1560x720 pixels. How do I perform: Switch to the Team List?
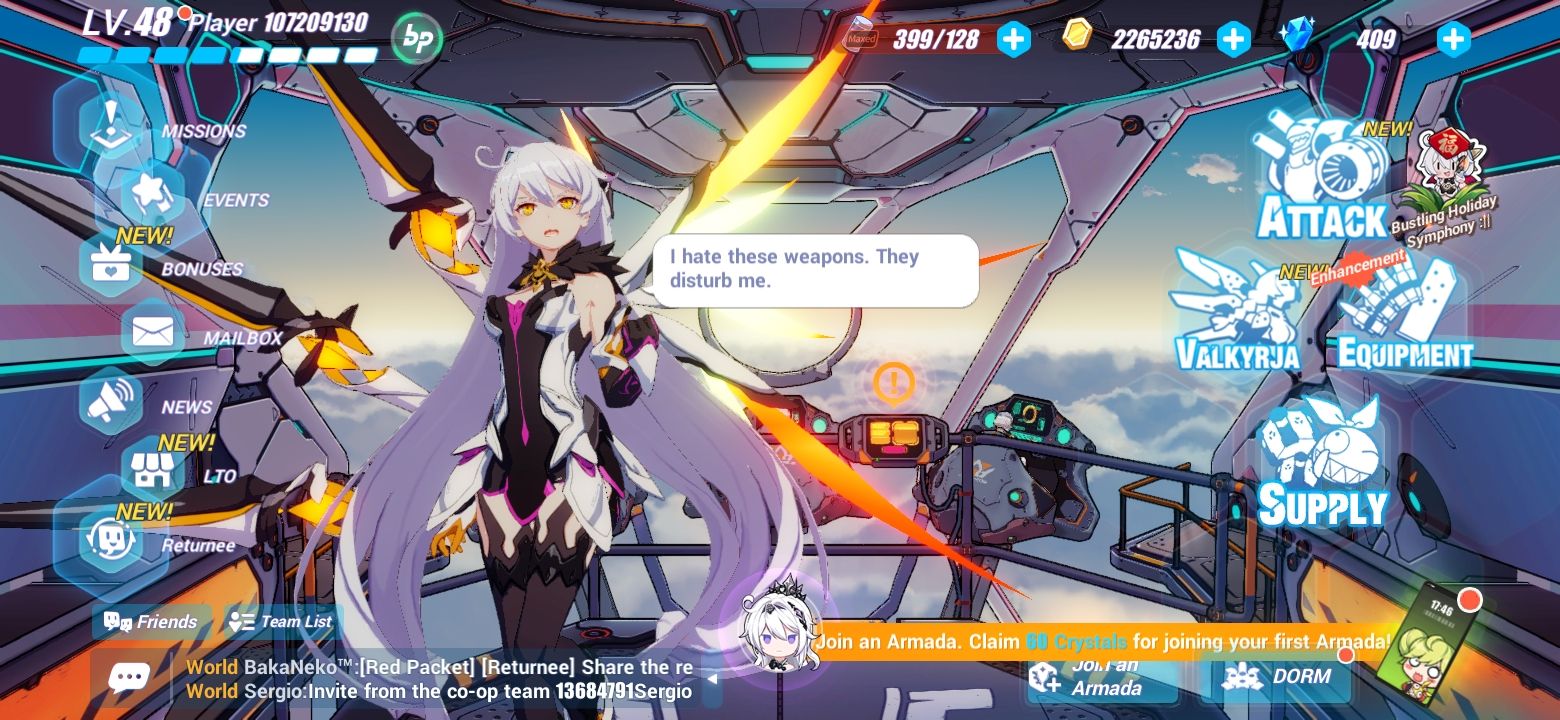280,621
